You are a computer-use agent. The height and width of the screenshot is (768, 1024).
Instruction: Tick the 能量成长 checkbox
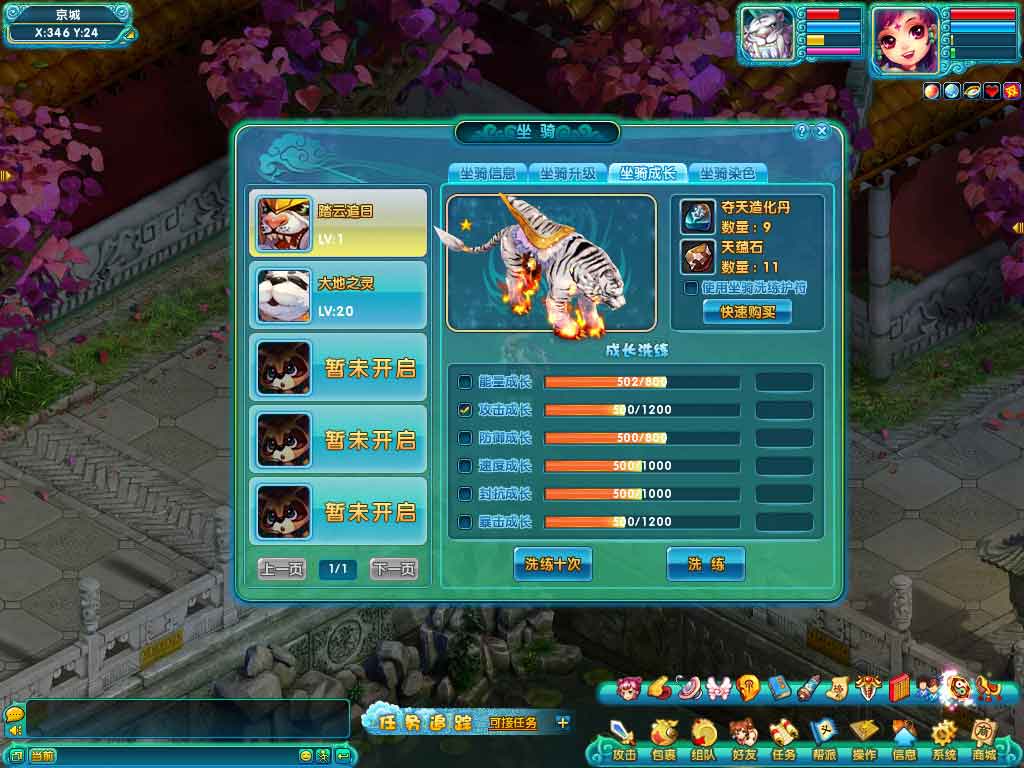465,382
